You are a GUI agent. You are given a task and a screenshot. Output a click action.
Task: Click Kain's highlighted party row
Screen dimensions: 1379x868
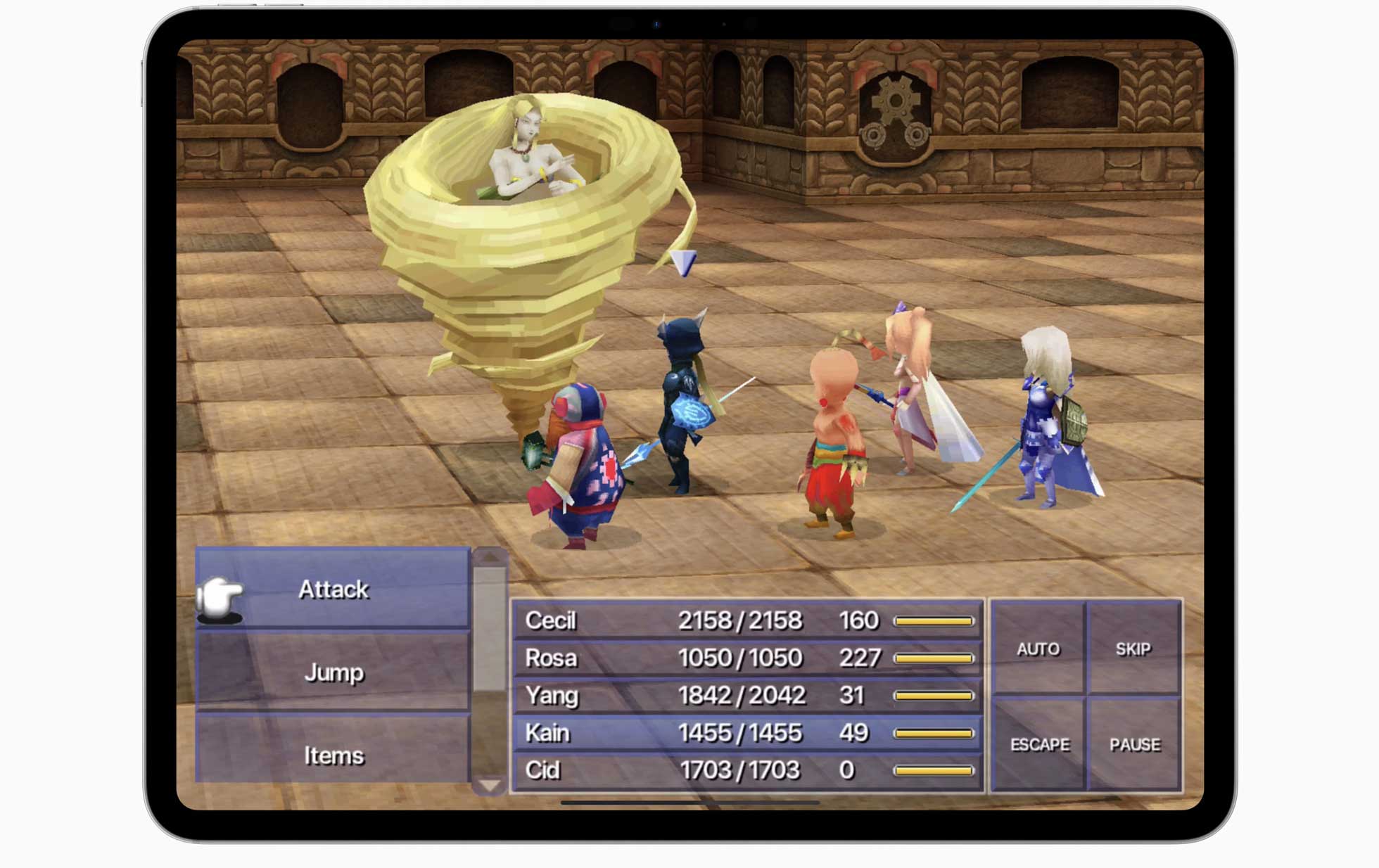746,733
